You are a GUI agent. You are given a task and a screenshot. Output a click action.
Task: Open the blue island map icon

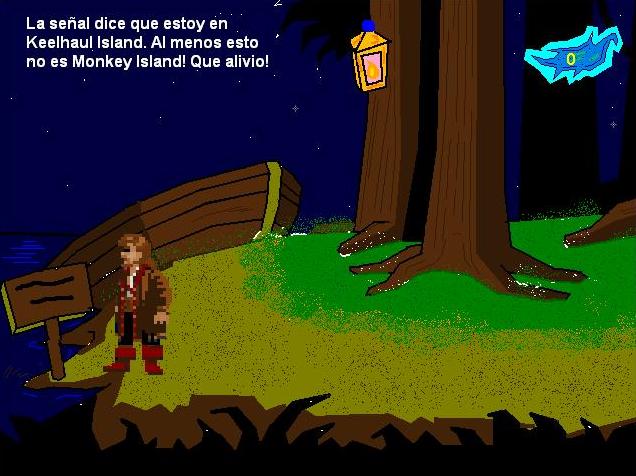572,56
